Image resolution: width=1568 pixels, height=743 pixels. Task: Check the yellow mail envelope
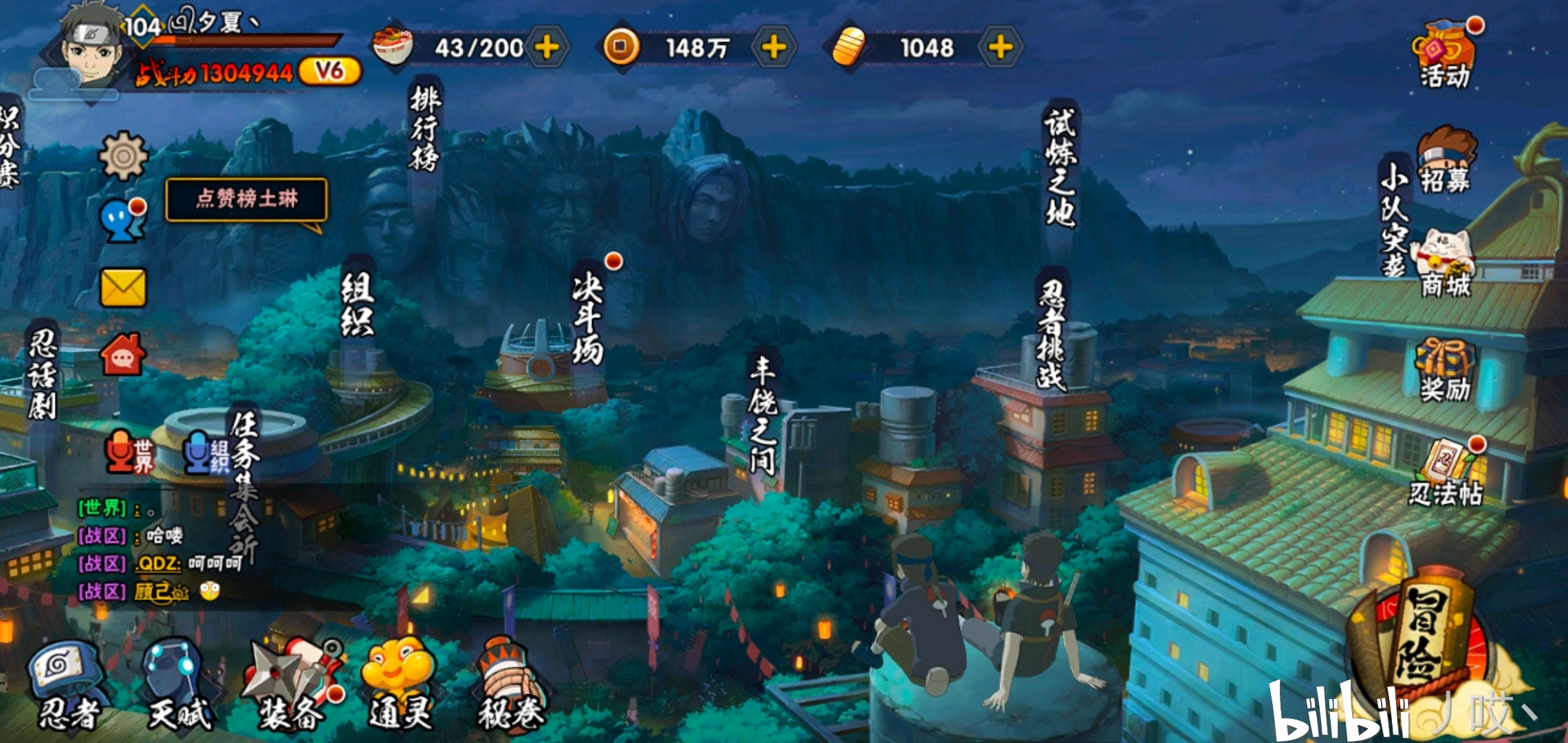(x=124, y=288)
